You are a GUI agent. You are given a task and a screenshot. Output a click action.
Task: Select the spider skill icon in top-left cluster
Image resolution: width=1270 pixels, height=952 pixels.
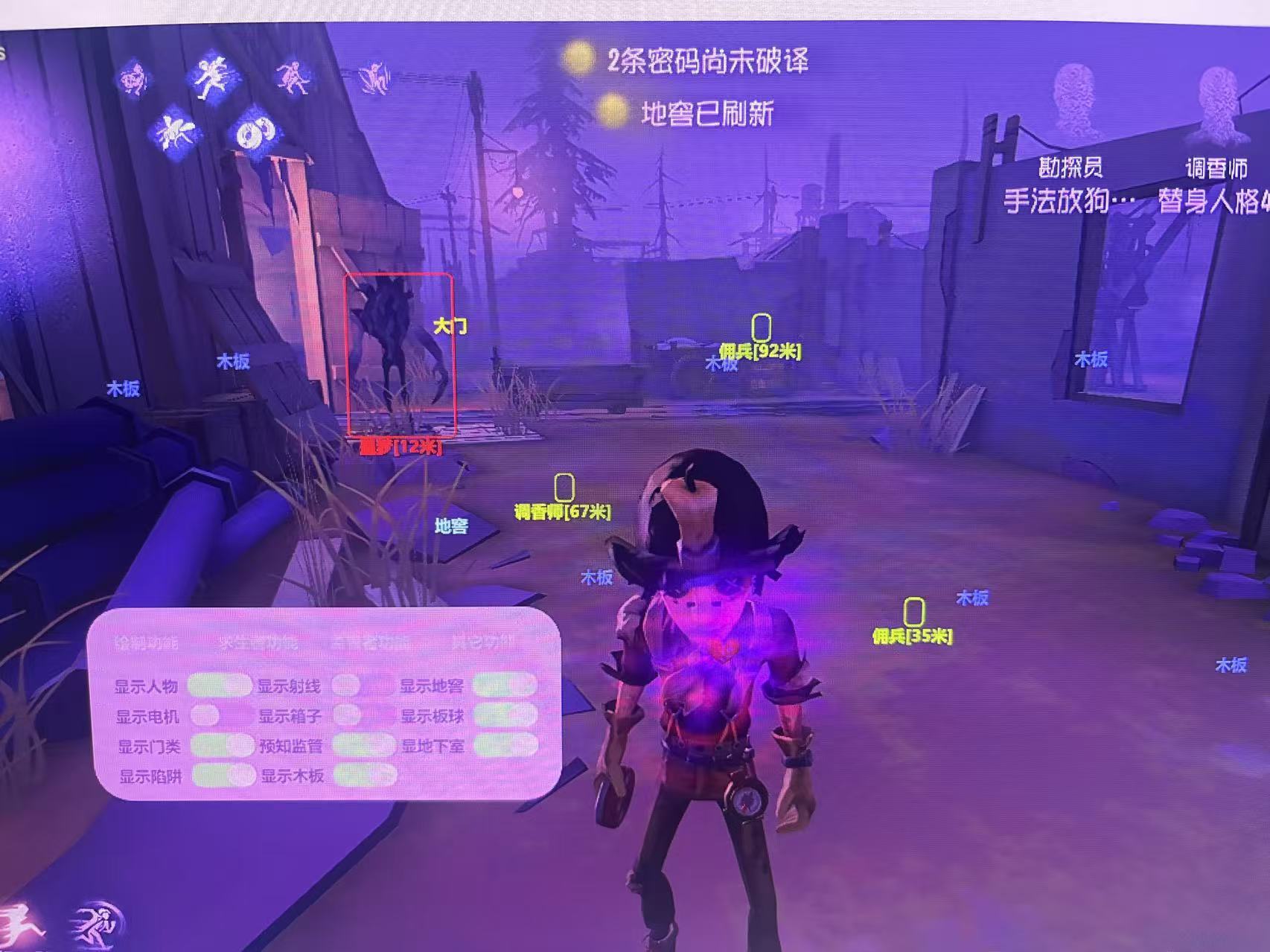point(134,78)
